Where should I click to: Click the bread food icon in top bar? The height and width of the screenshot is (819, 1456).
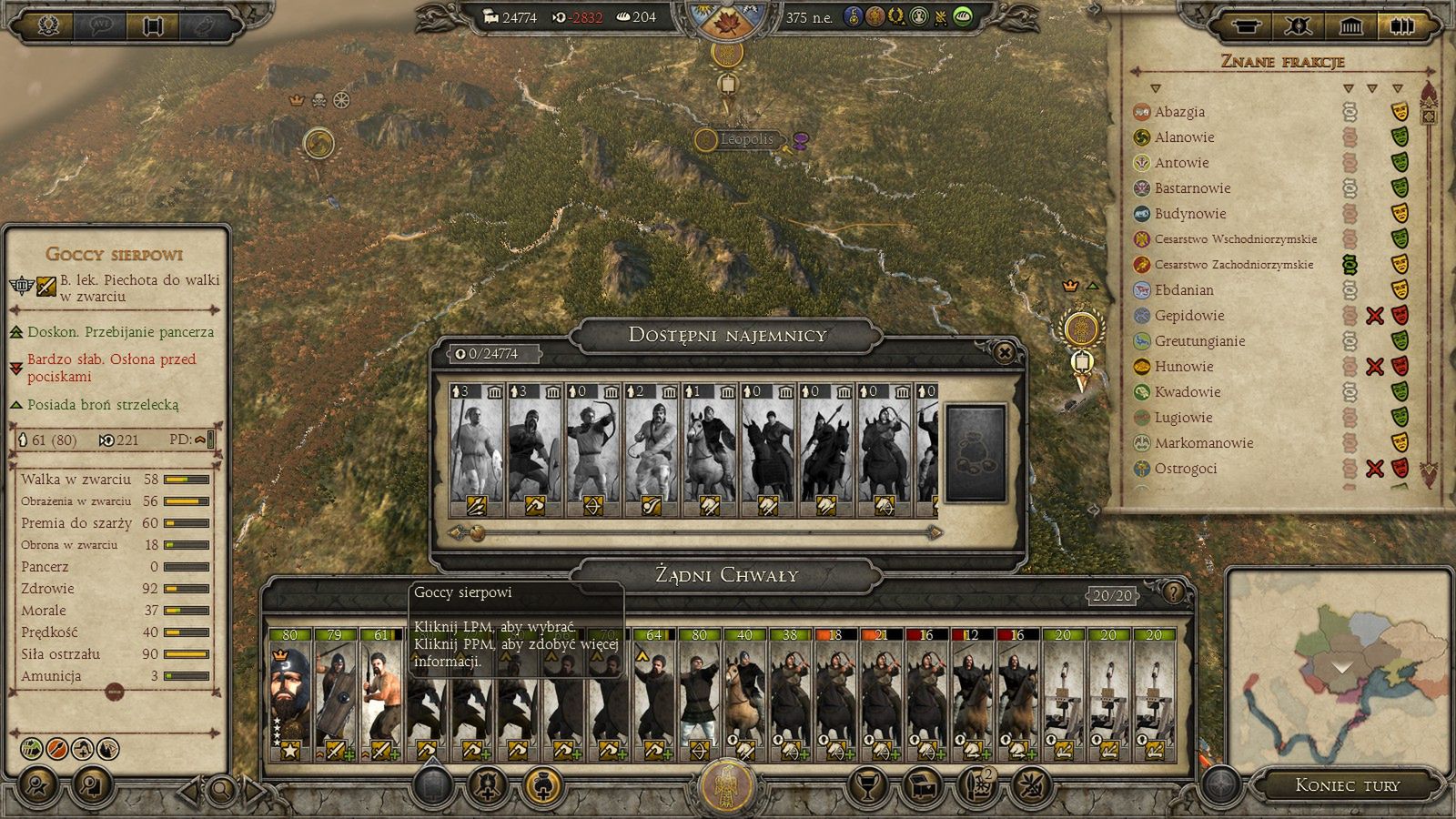tap(624, 15)
